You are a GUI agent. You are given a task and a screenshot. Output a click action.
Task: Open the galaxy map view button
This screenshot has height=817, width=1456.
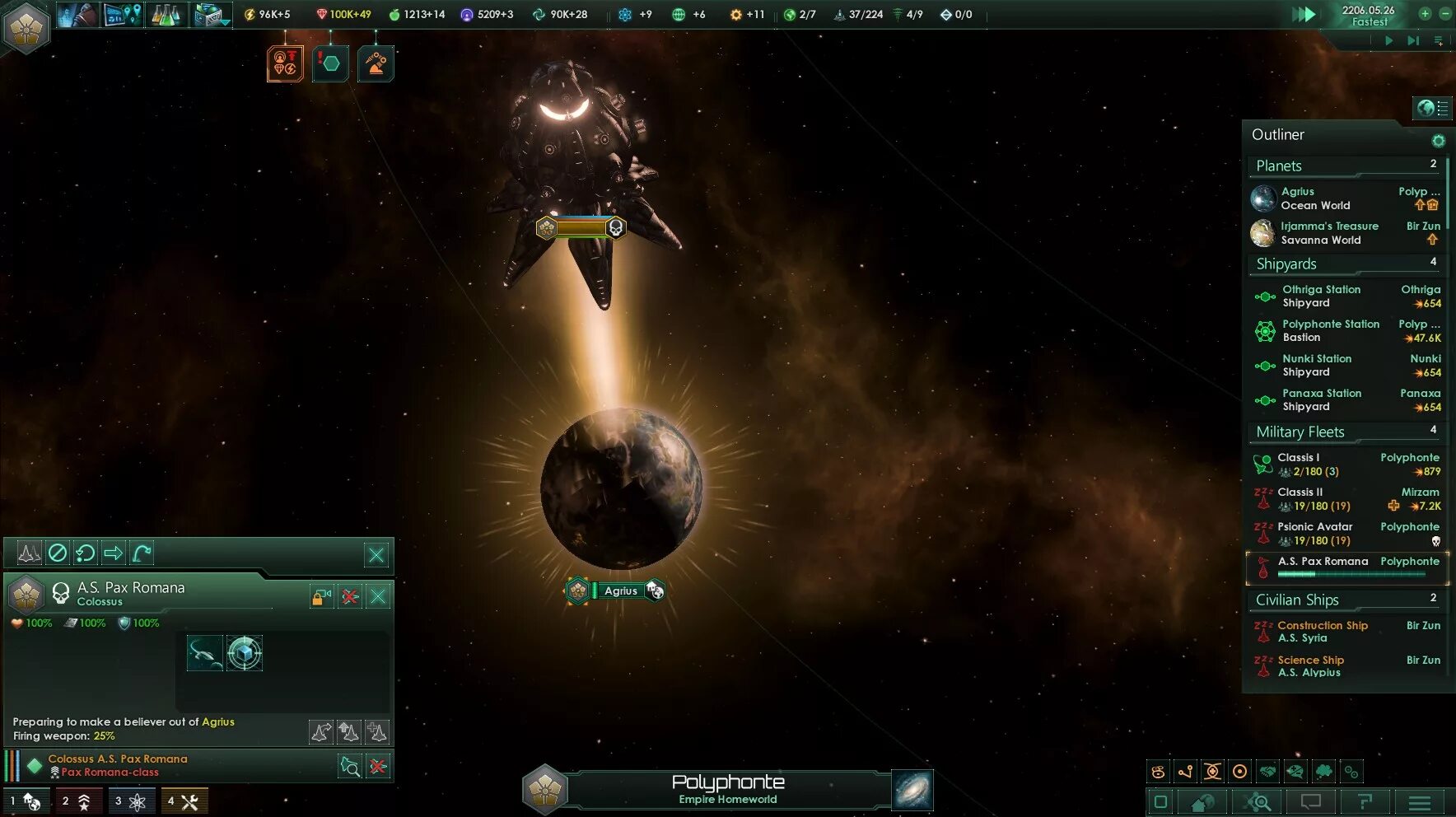coord(912,790)
